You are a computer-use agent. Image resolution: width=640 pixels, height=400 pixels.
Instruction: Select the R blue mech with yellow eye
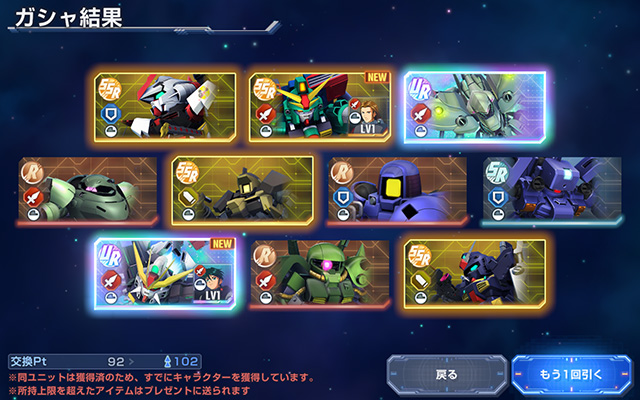point(396,190)
